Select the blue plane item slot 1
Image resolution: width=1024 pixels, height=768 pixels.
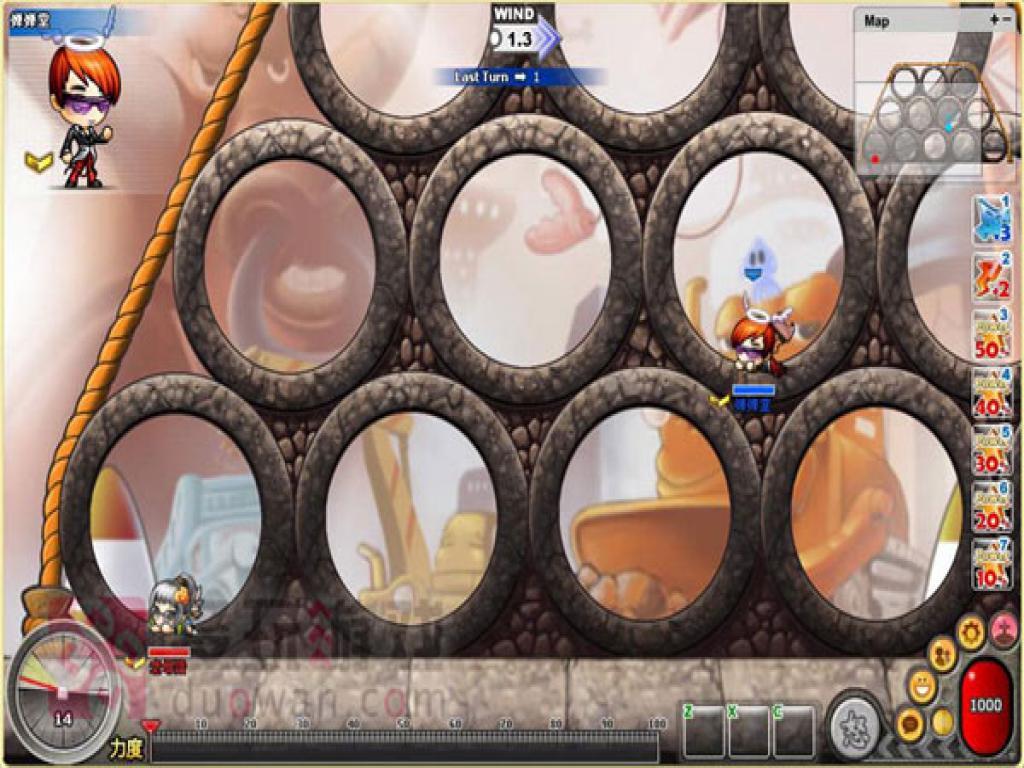[x=991, y=220]
